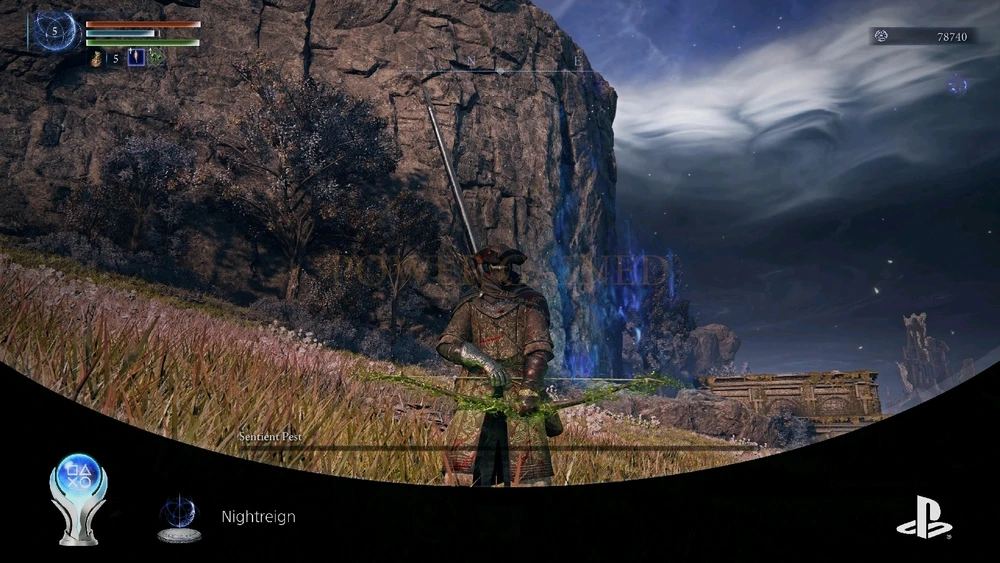The width and height of the screenshot is (1000, 563).
Task: Click the Nightreign trophy orb thumbnail
Action: [179, 517]
